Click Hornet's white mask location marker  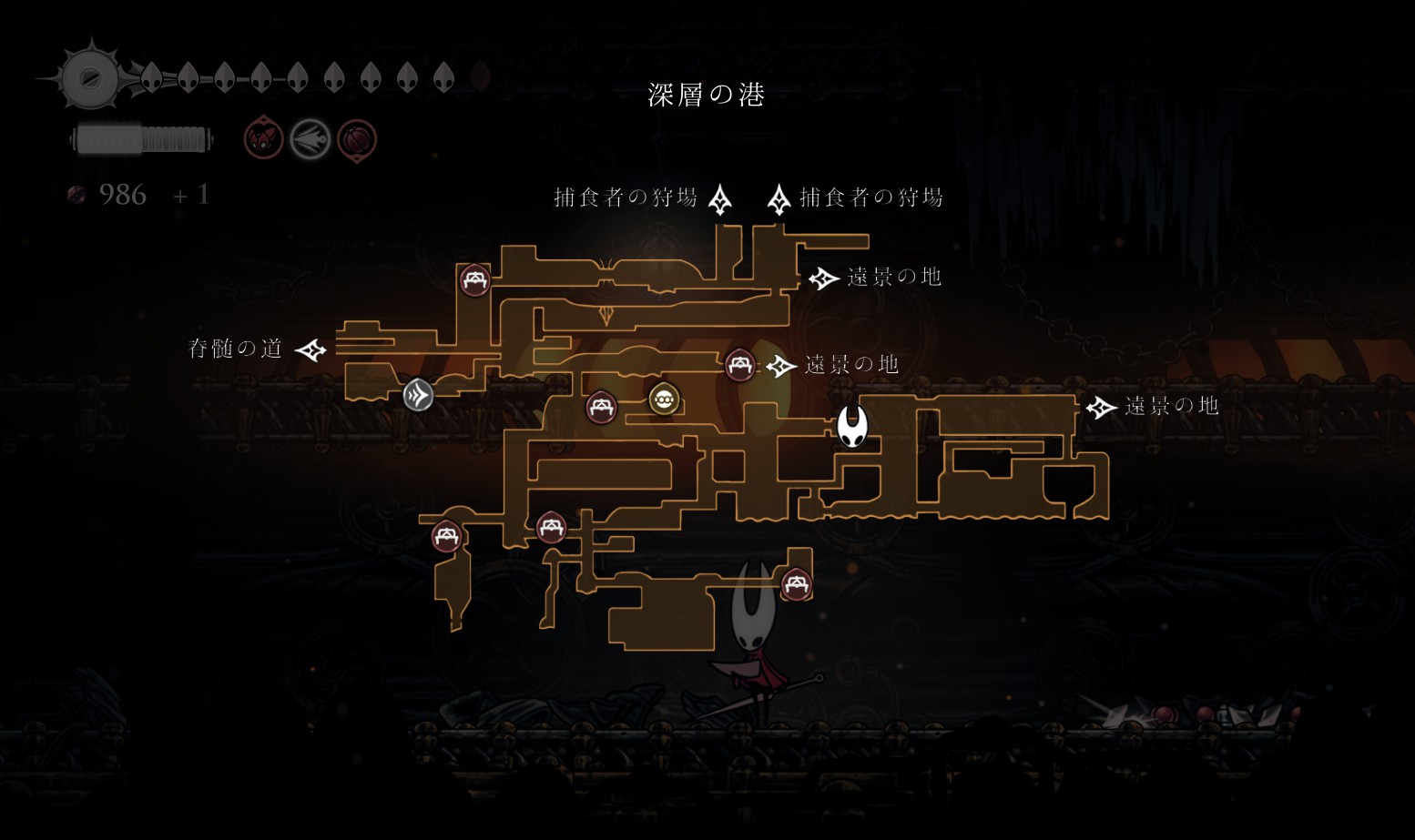click(x=852, y=426)
